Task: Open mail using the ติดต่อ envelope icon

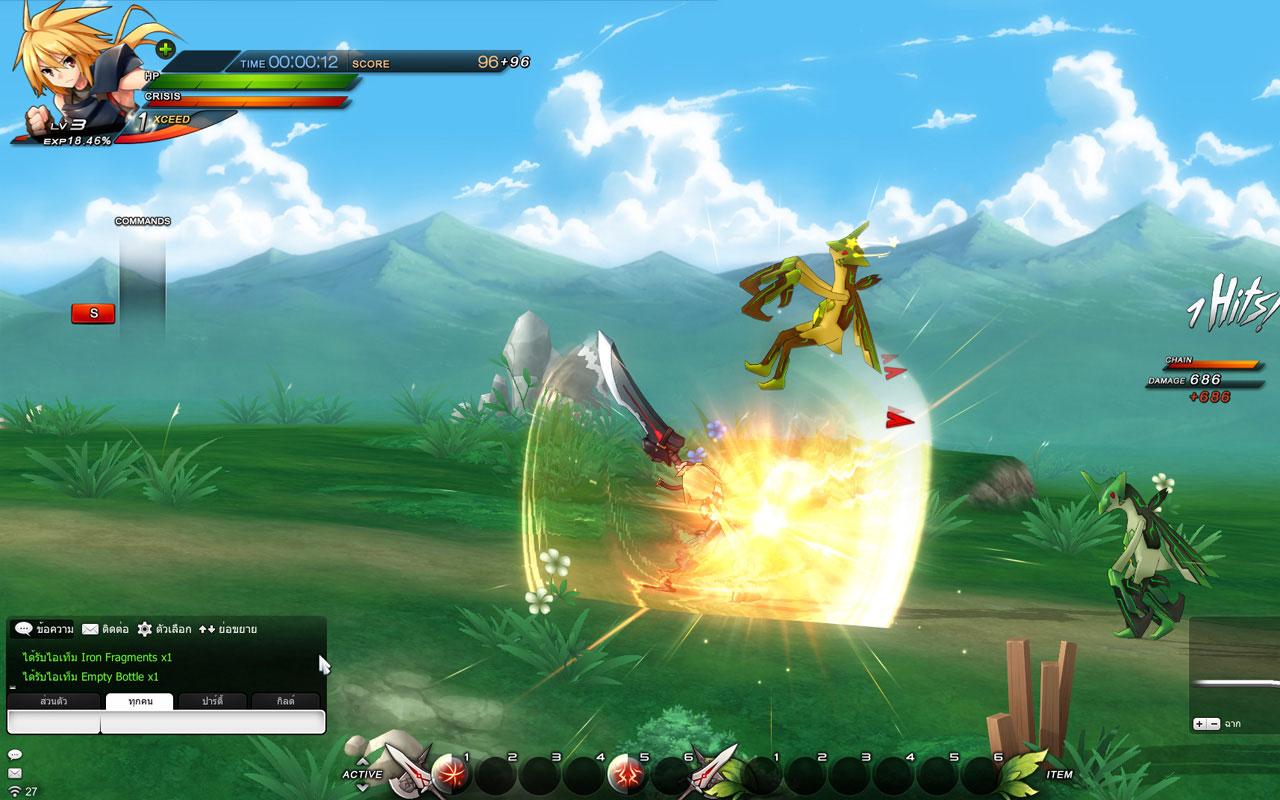Action: [88, 629]
